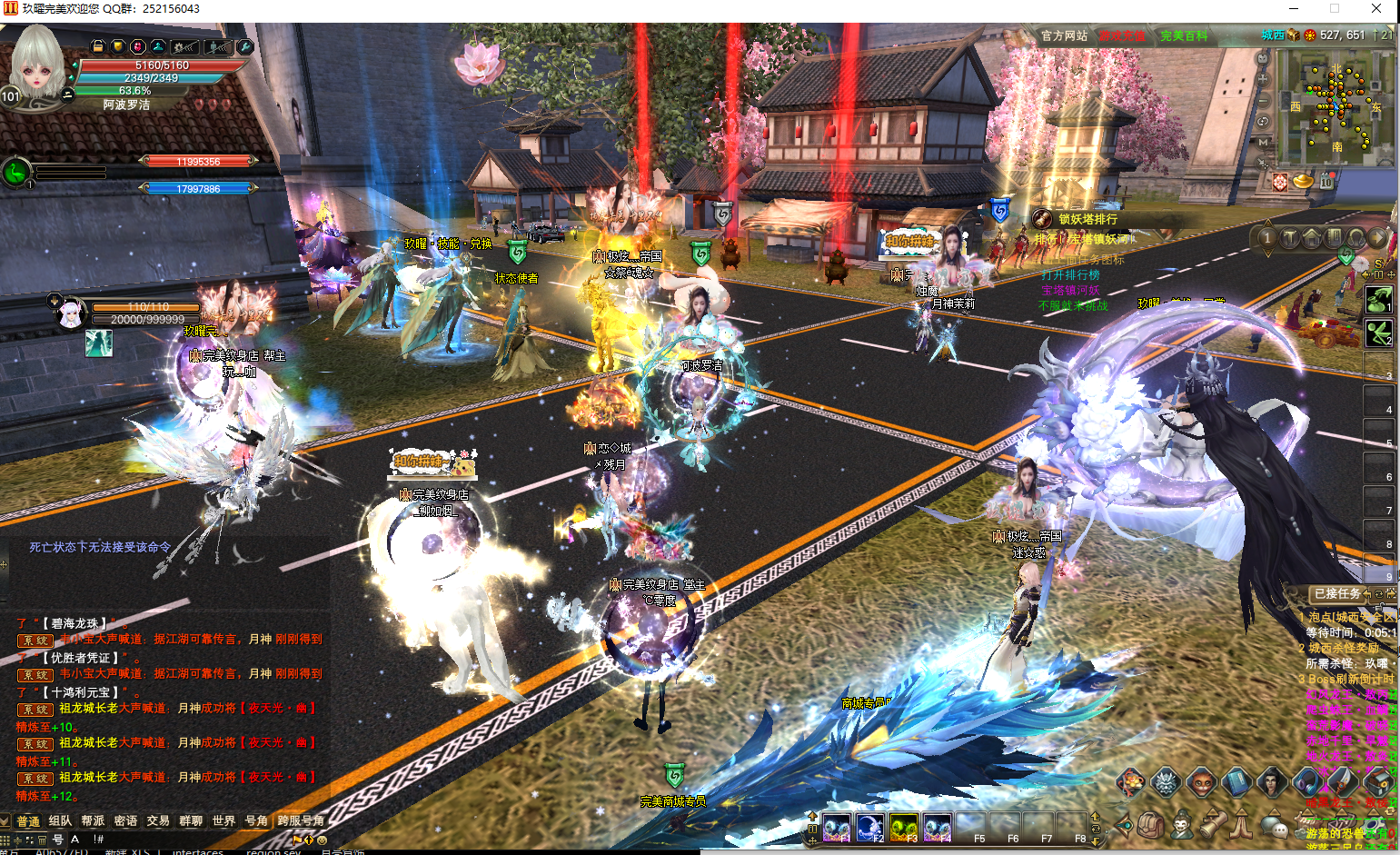Open the calendar icon showing 10
The height and width of the screenshot is (855, 1400).
pos(1326,182)
